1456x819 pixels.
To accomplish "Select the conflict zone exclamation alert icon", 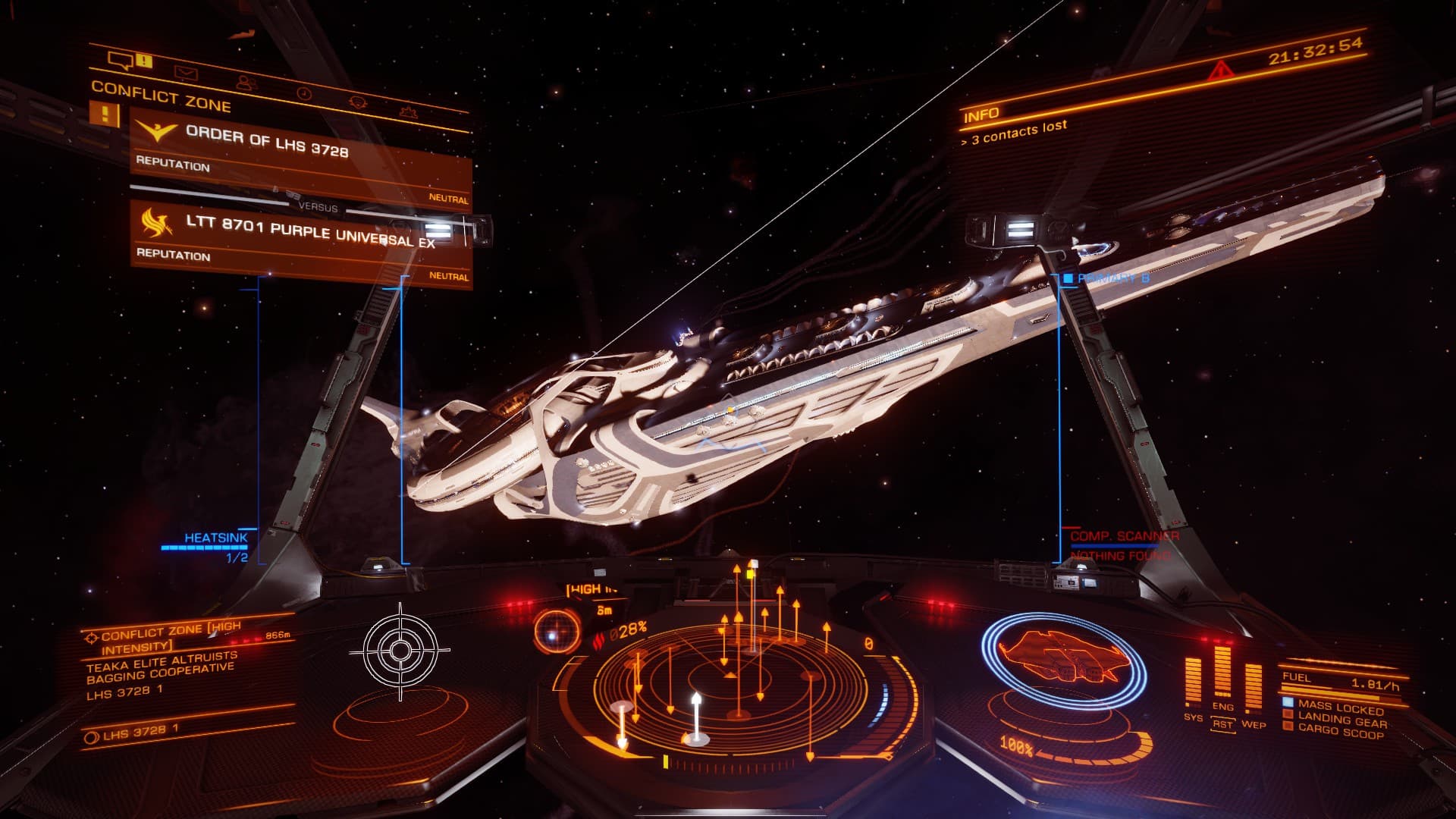I will 105,115.
